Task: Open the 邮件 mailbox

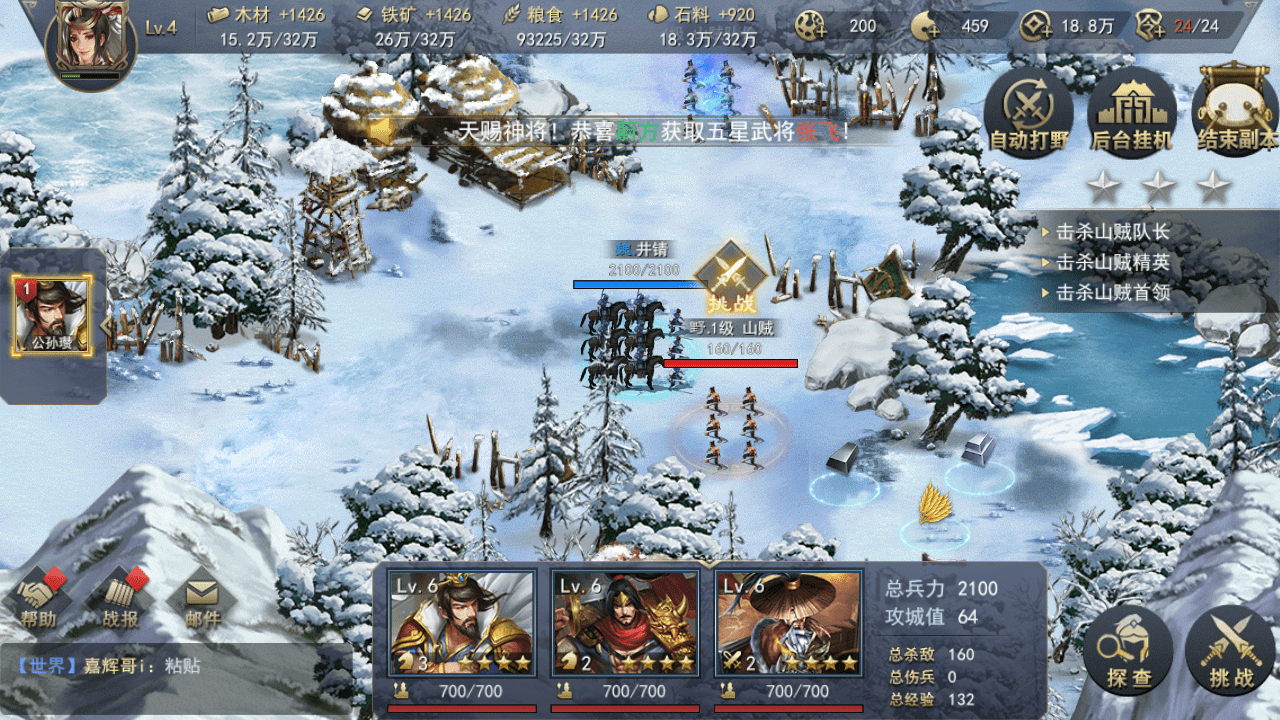Action: tap(202, 601)
